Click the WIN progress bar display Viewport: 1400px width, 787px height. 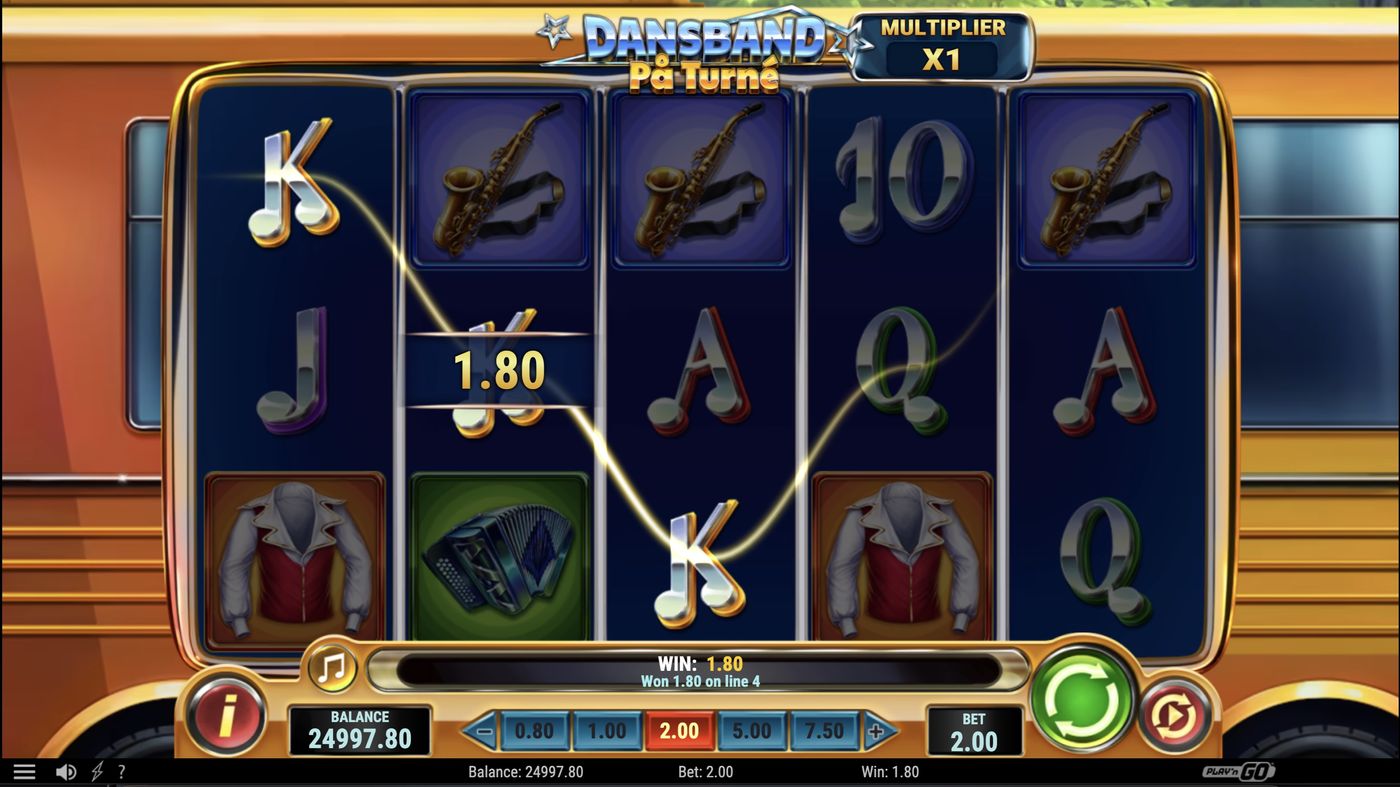[x=700, y=668]
